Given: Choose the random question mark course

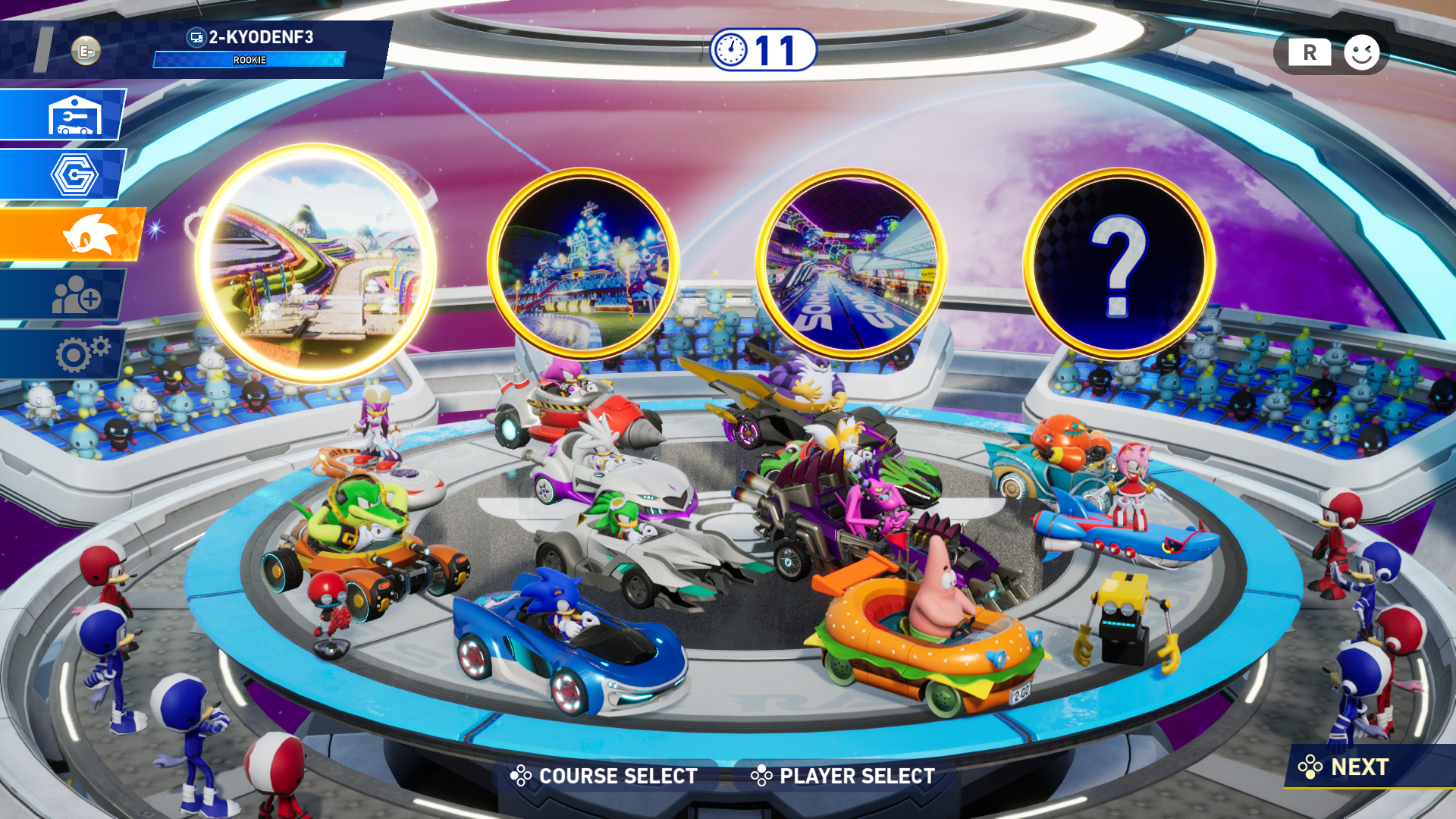Looking at the screenshot, I should pyautogui.click(x=1119, y=263).
